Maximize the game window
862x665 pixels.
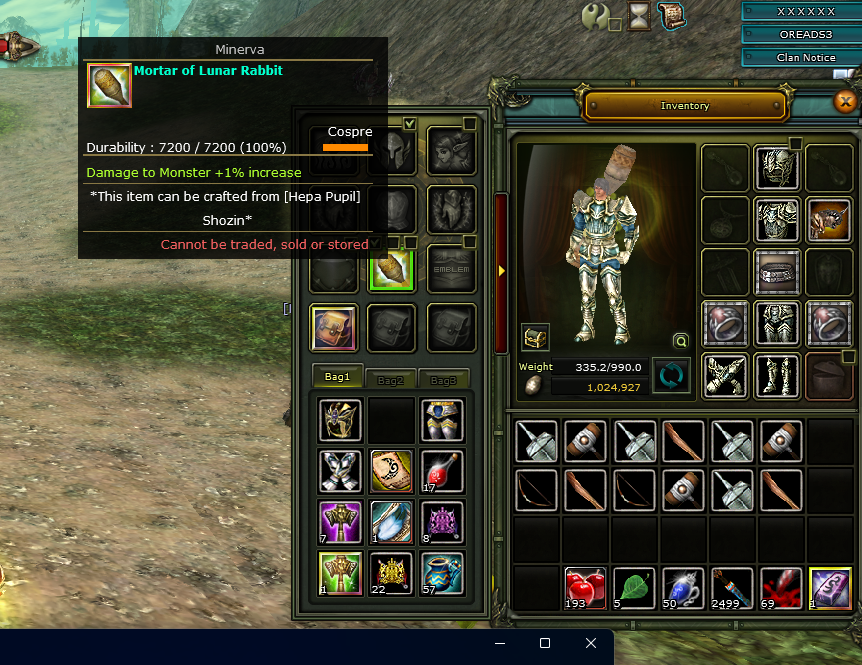click(x=545, y=643)
